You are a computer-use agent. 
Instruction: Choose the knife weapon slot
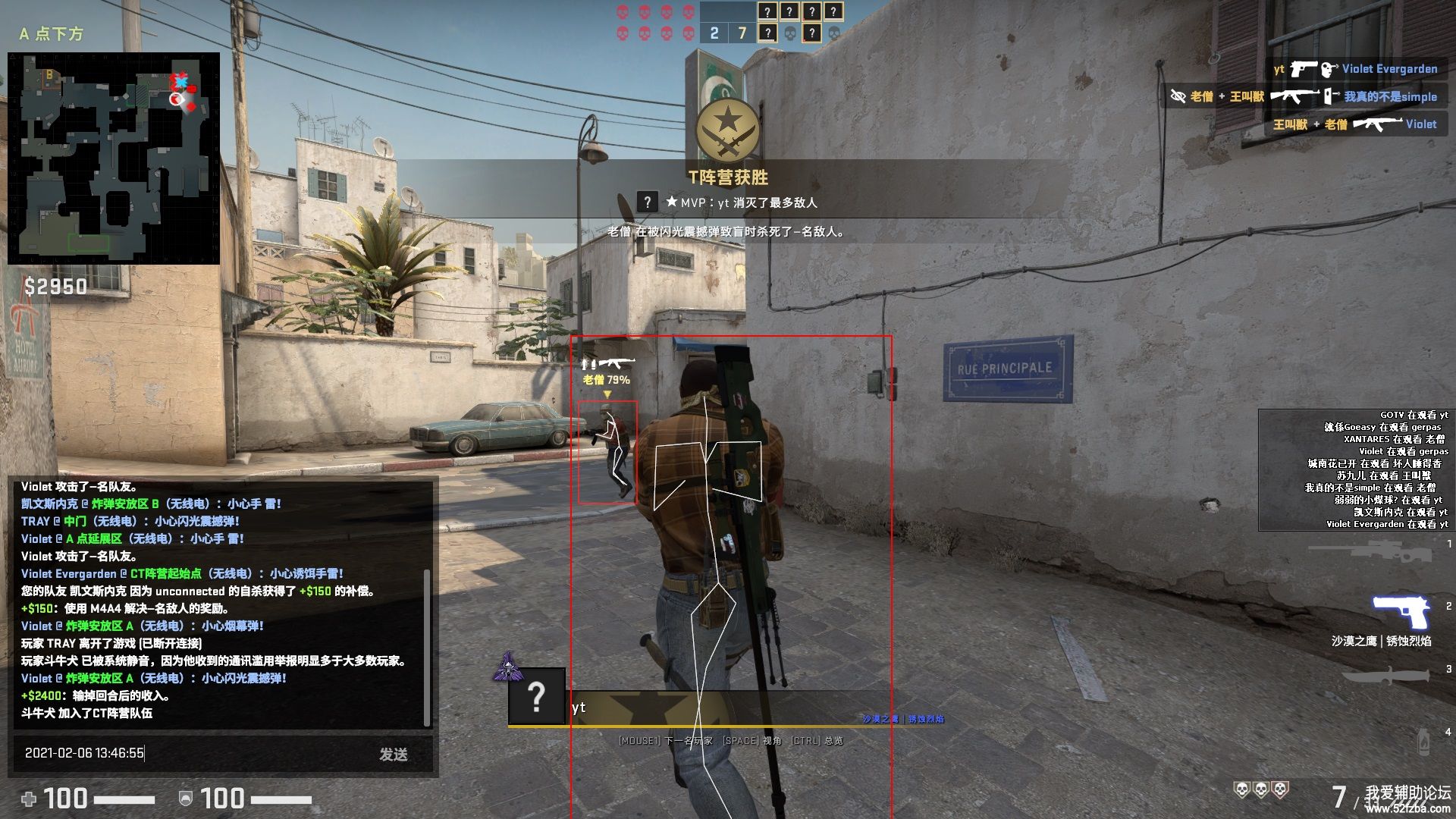pos(1383,676)
